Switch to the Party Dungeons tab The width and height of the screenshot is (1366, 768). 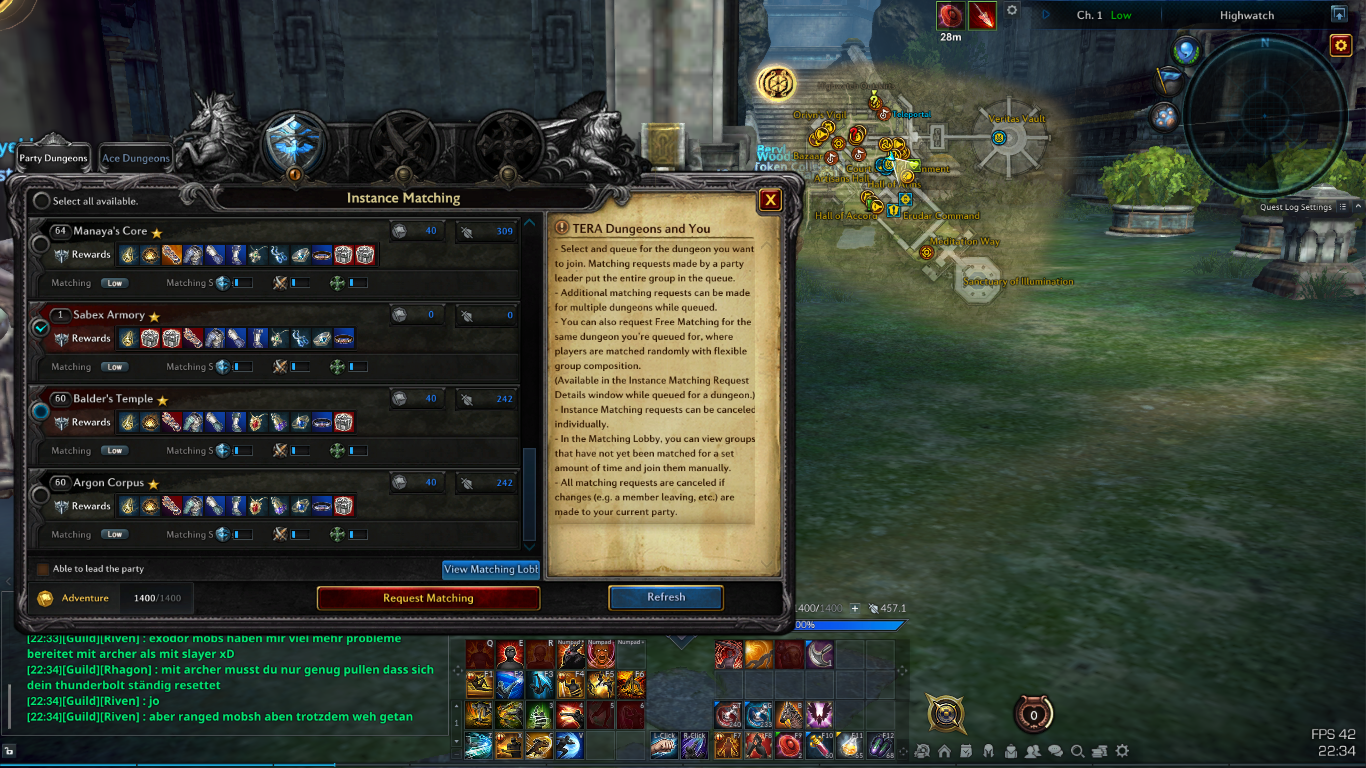coord(54,158)
